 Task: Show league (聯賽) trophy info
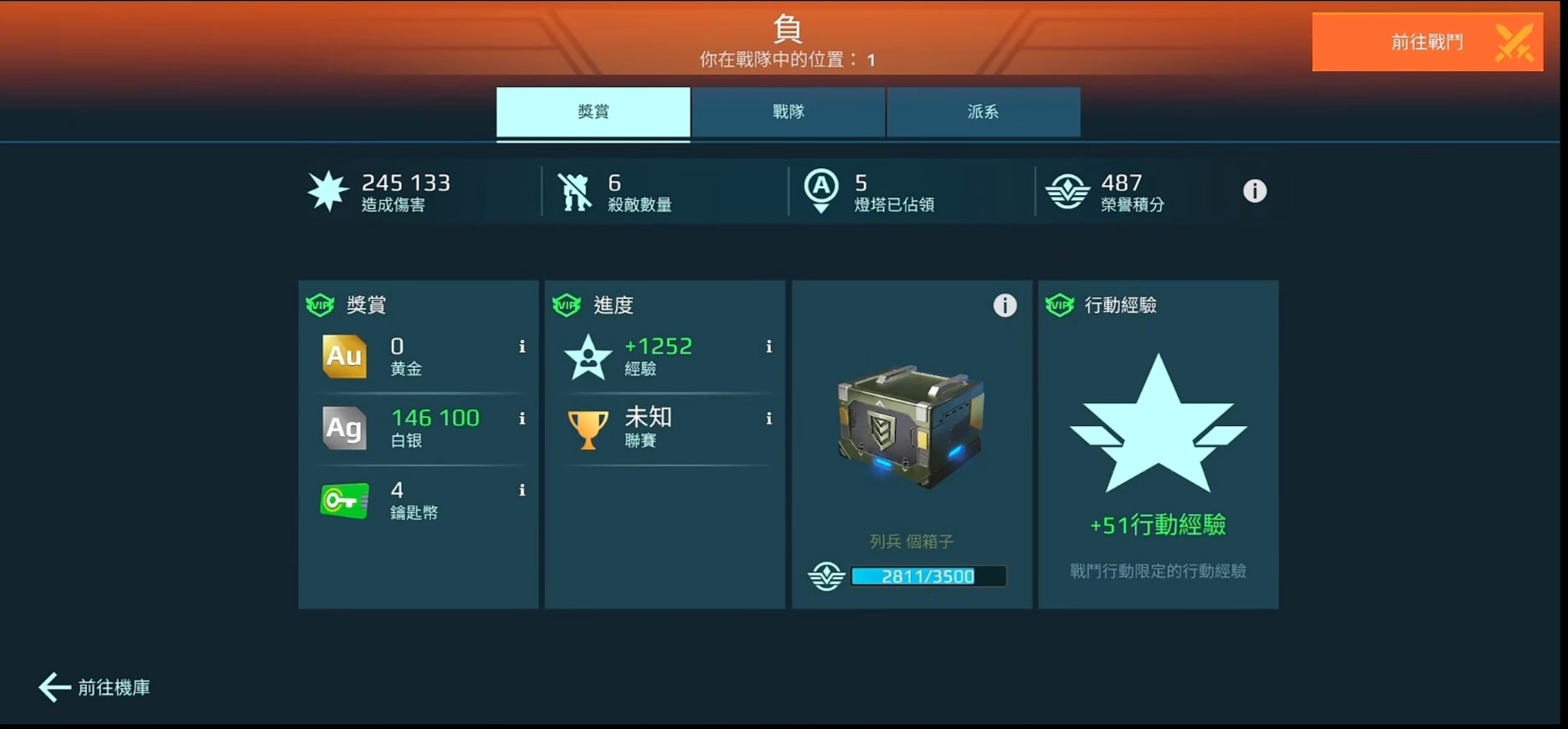[x=769, y=418]
